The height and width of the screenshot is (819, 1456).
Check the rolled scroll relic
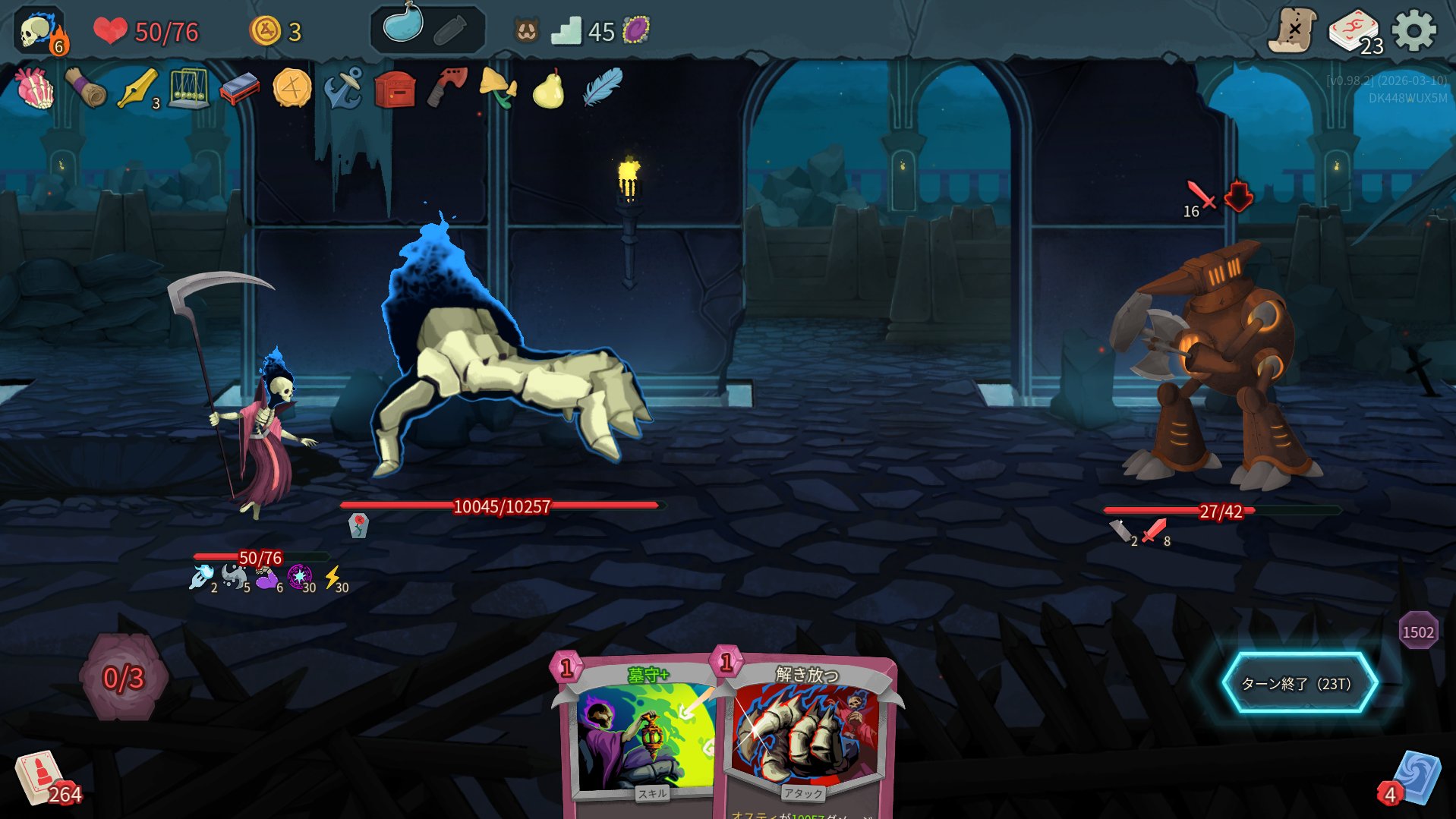pos(86,89)
